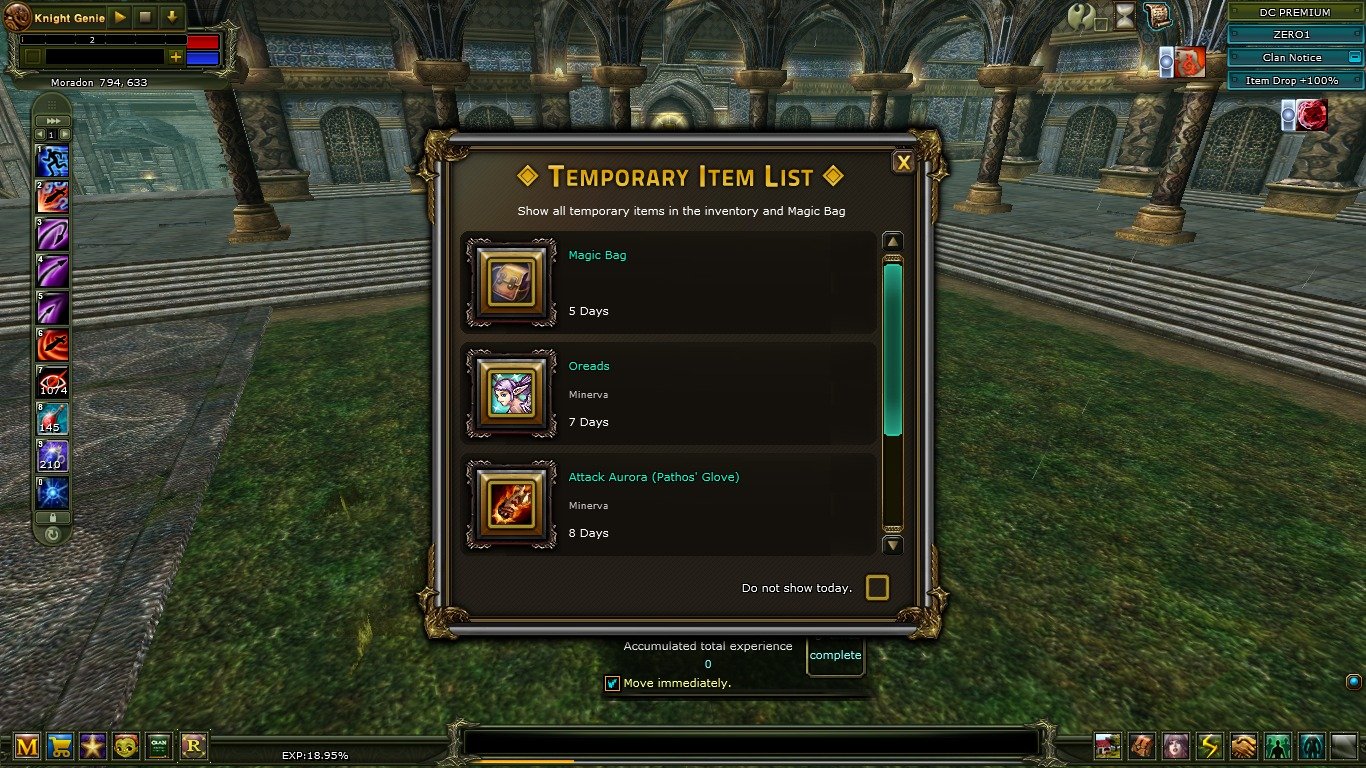The width and height of the screenshot is (1366, 768).
Task: Activate the lightning bolt skill icon
Action: click(1210, 746)
